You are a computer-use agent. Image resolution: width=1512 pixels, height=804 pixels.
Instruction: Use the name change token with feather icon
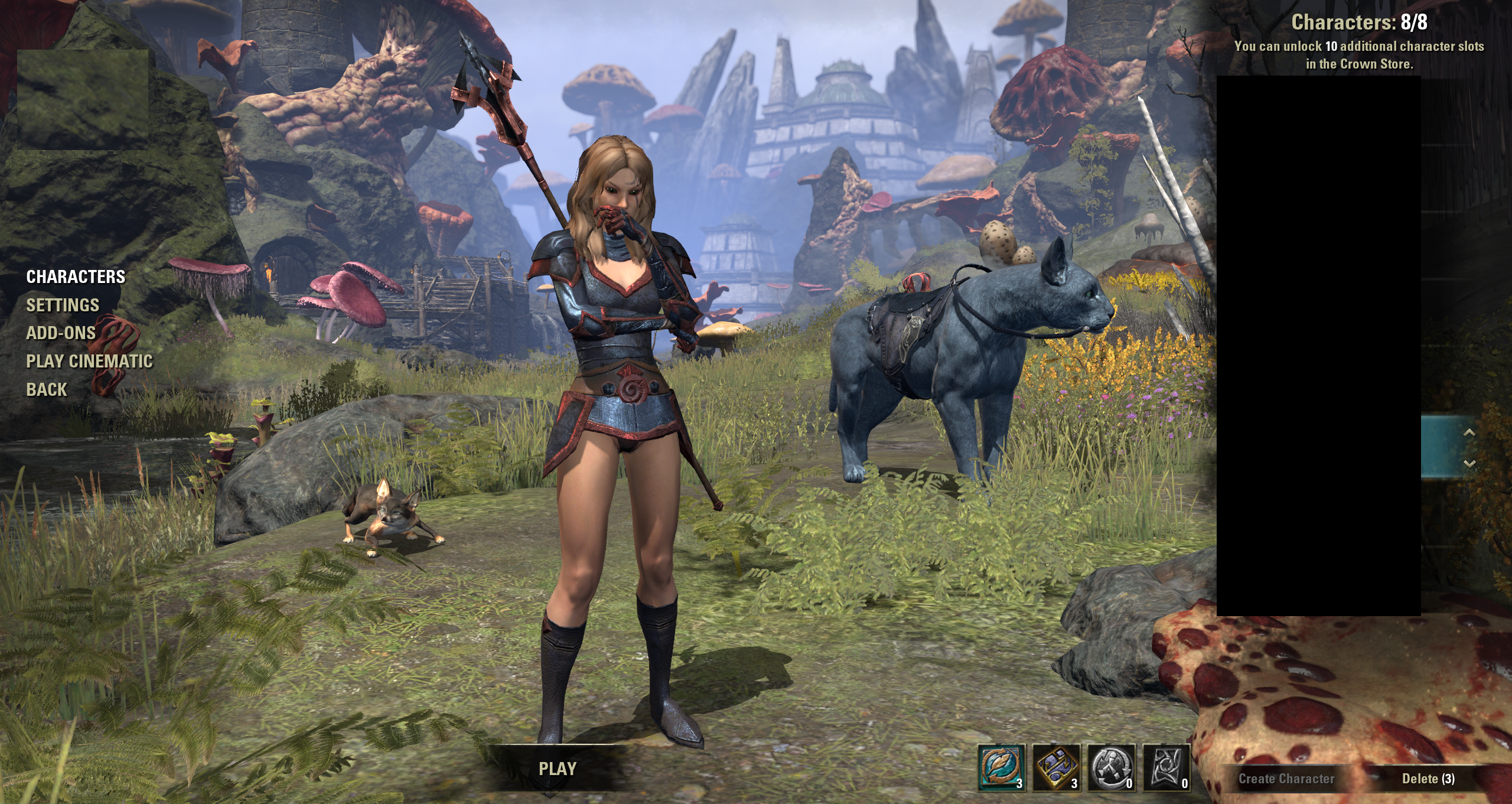(x=1001, y=767)
